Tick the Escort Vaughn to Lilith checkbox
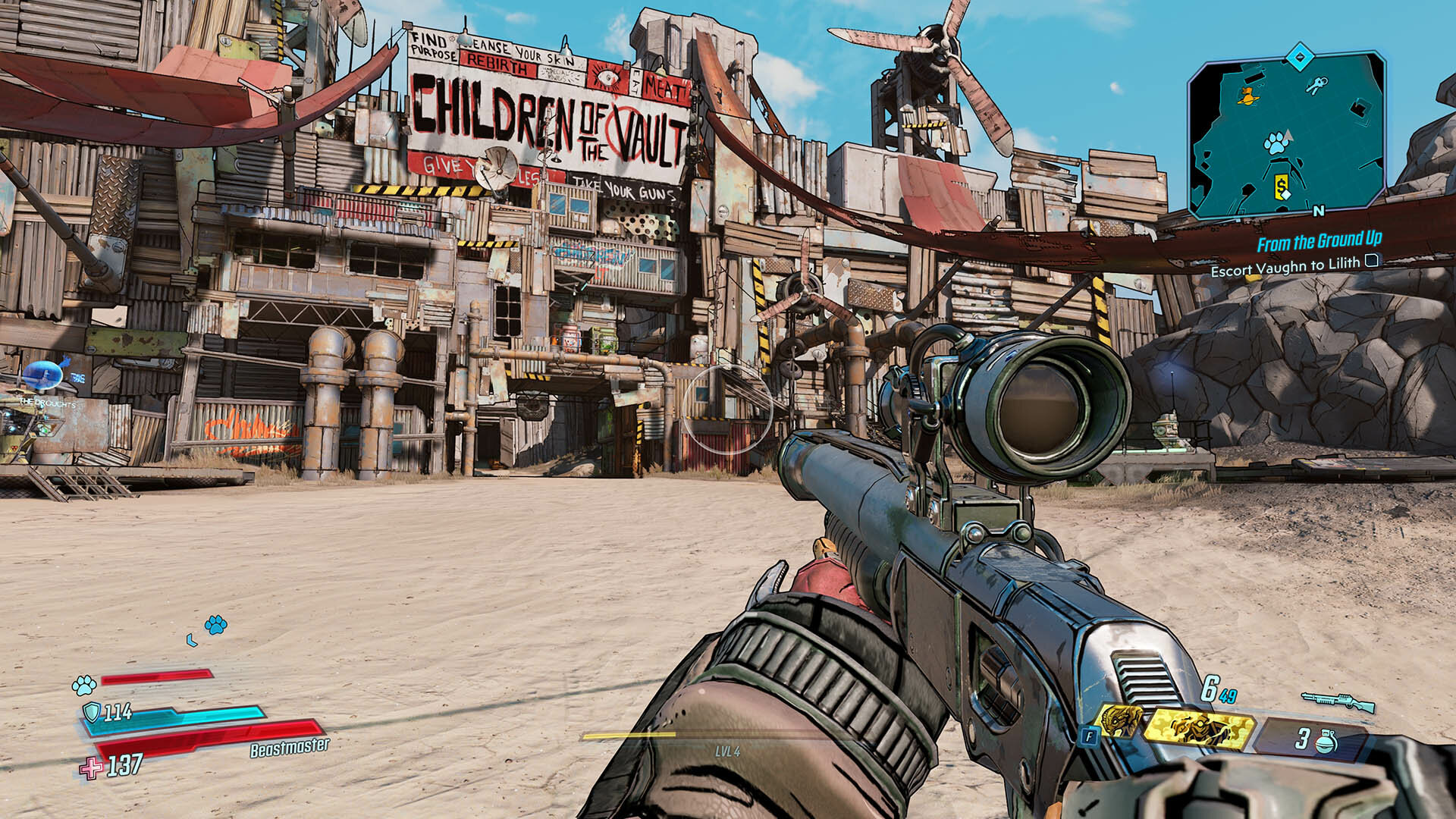 tap(1371, 262)
